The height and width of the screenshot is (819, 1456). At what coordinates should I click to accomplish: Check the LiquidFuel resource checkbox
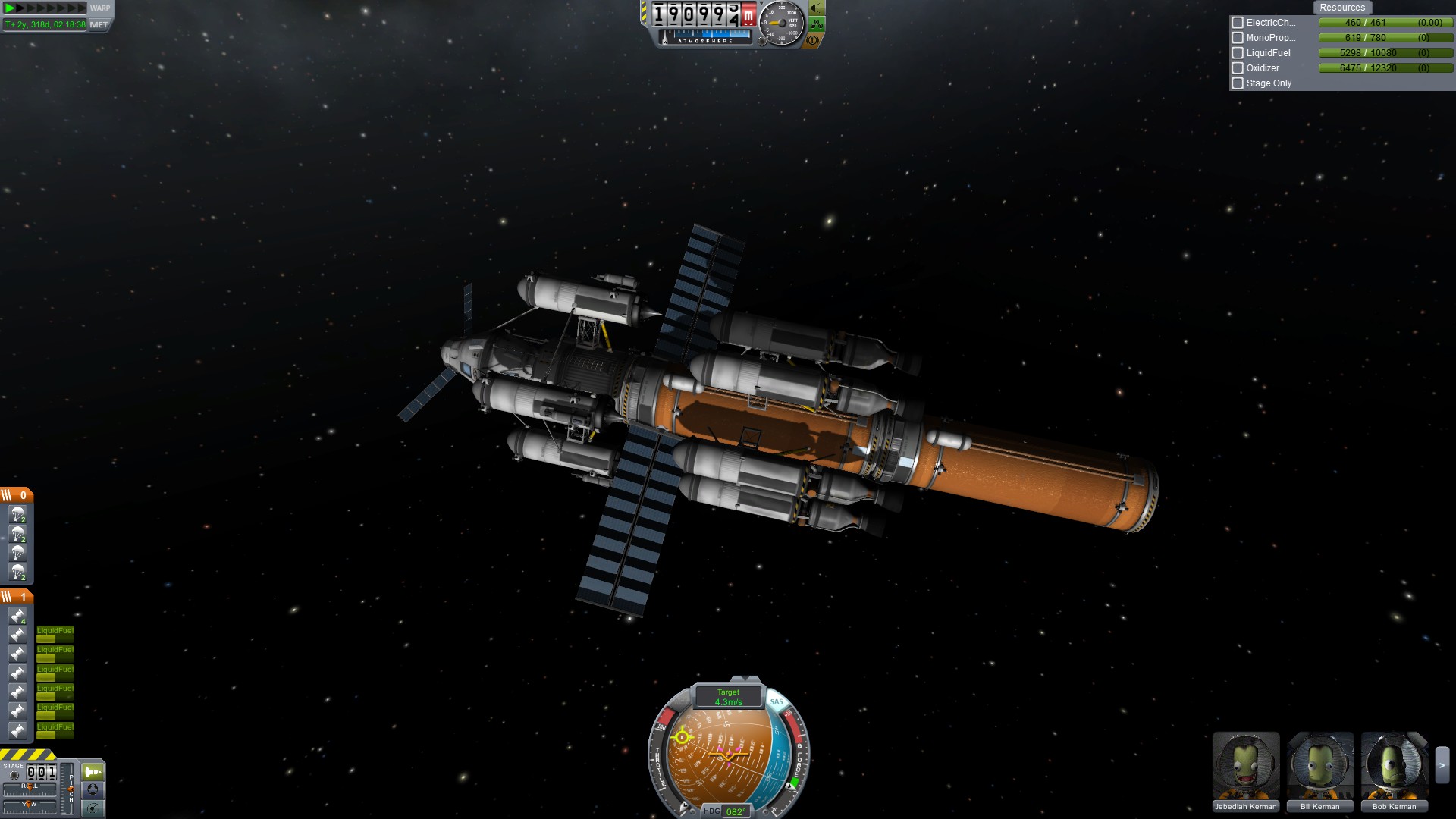point(1238,53)
